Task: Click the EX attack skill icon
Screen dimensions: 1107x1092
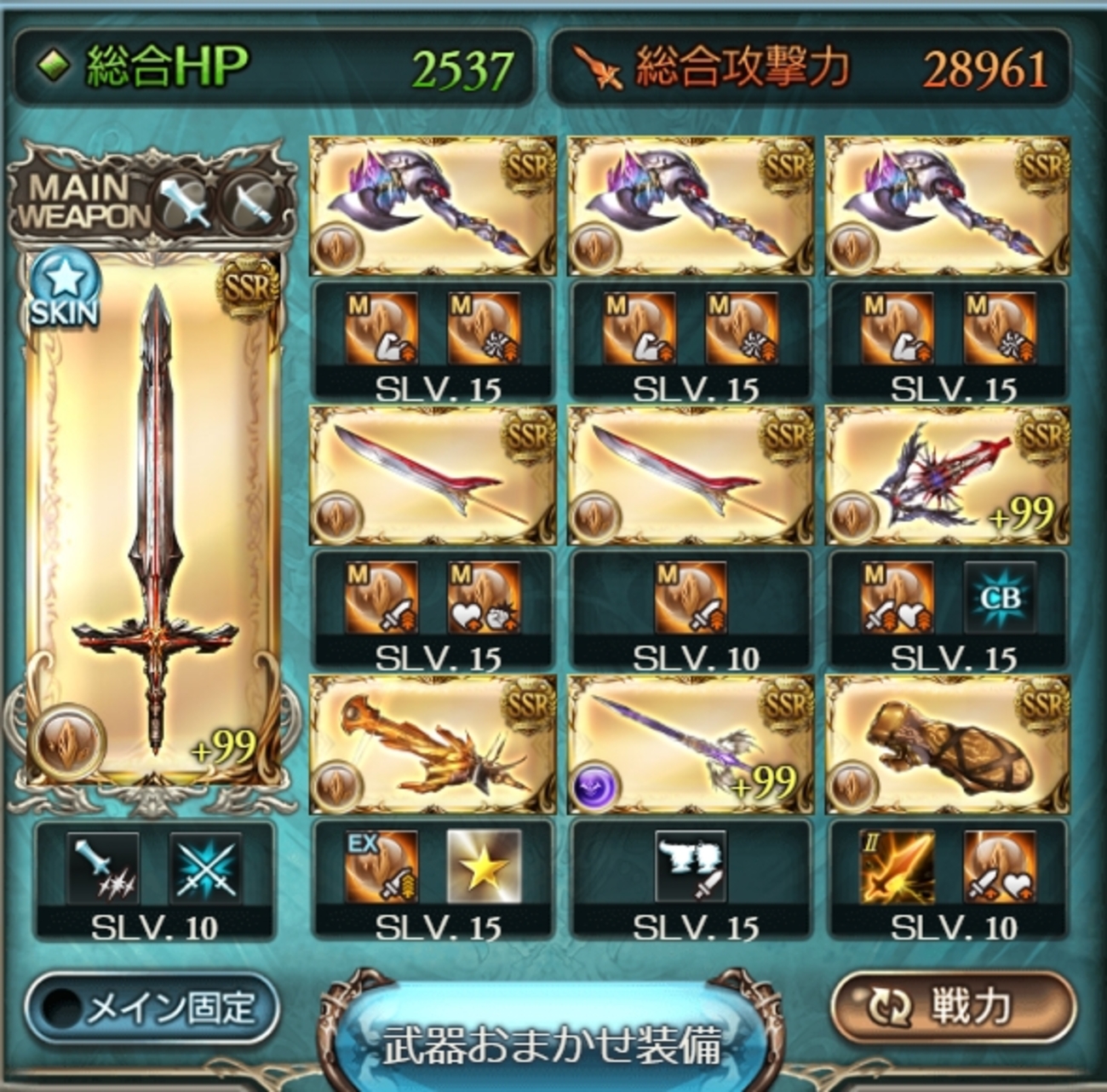Action: coord(381,867)
